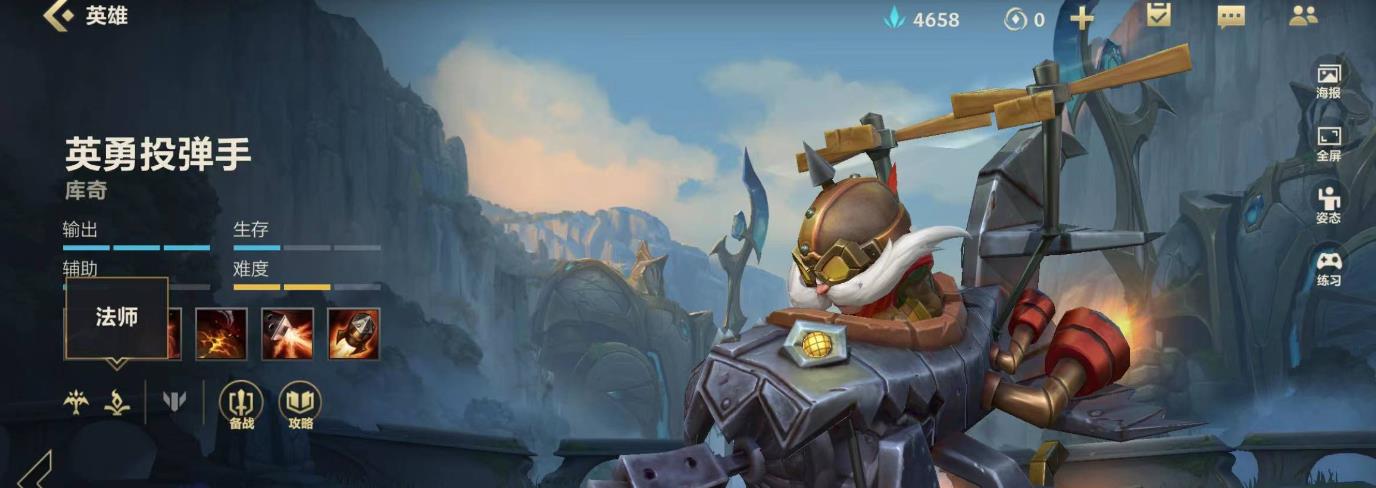Show the previous champion with left arrow
The width and height of the screenshot is (1376, 488).
(35, 470)
